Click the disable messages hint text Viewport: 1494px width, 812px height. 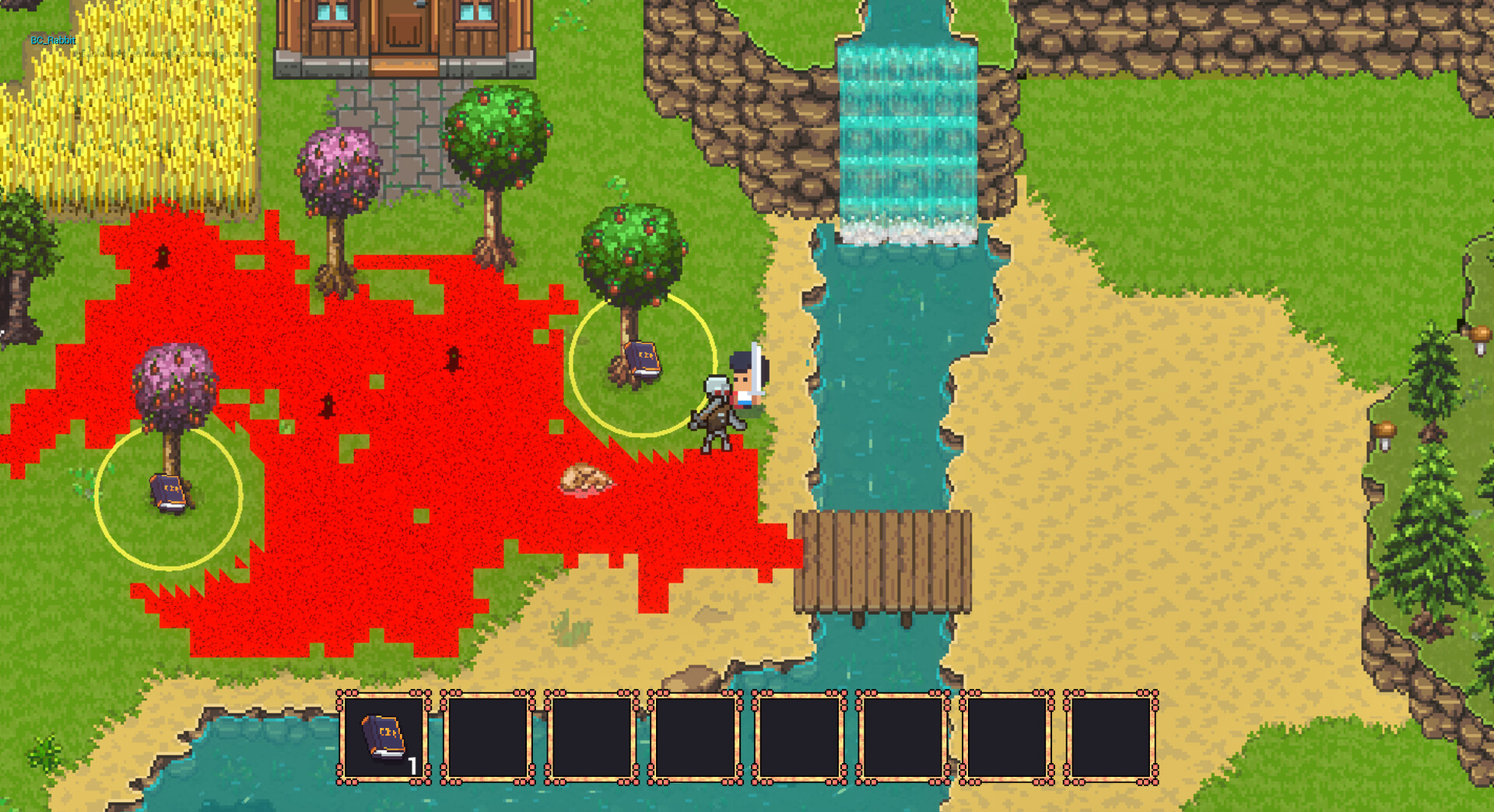coord(163,54)
